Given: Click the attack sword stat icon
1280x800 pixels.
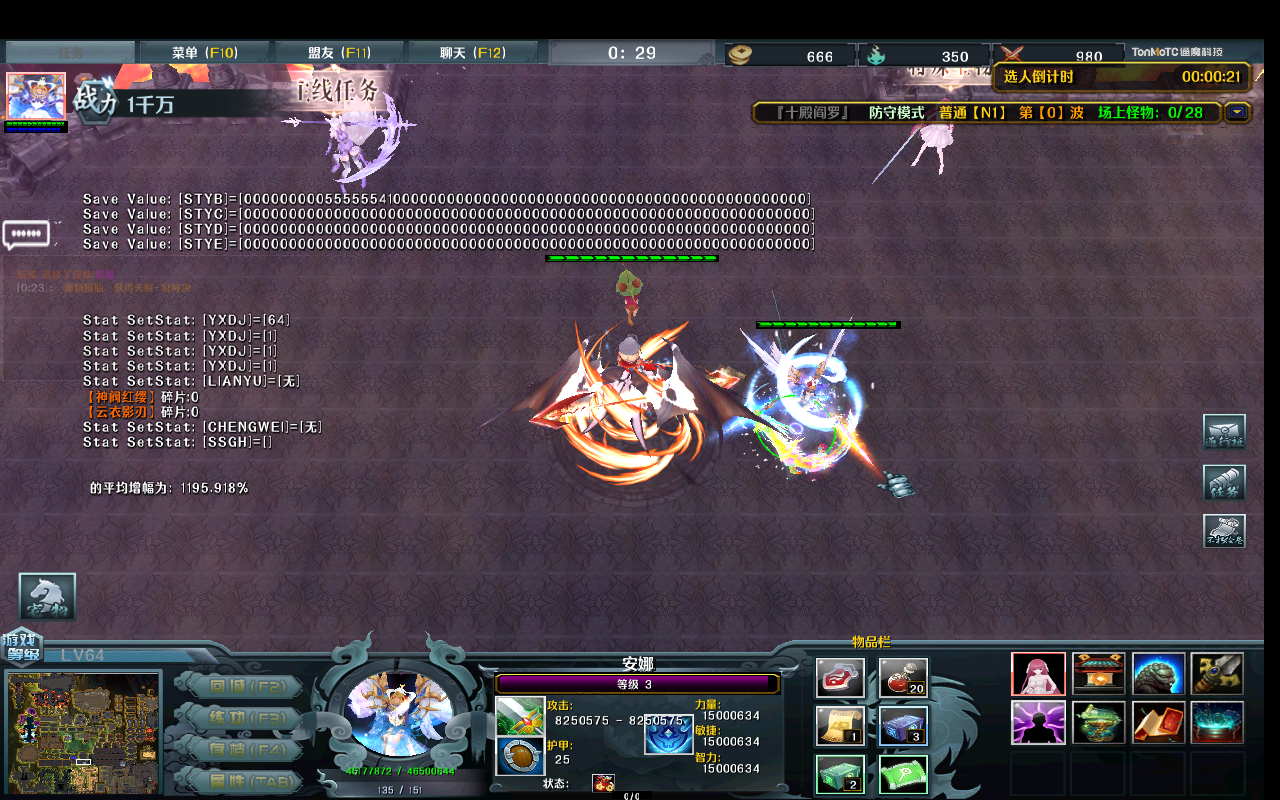Looking at the screenshot, I should pos(520,717).
